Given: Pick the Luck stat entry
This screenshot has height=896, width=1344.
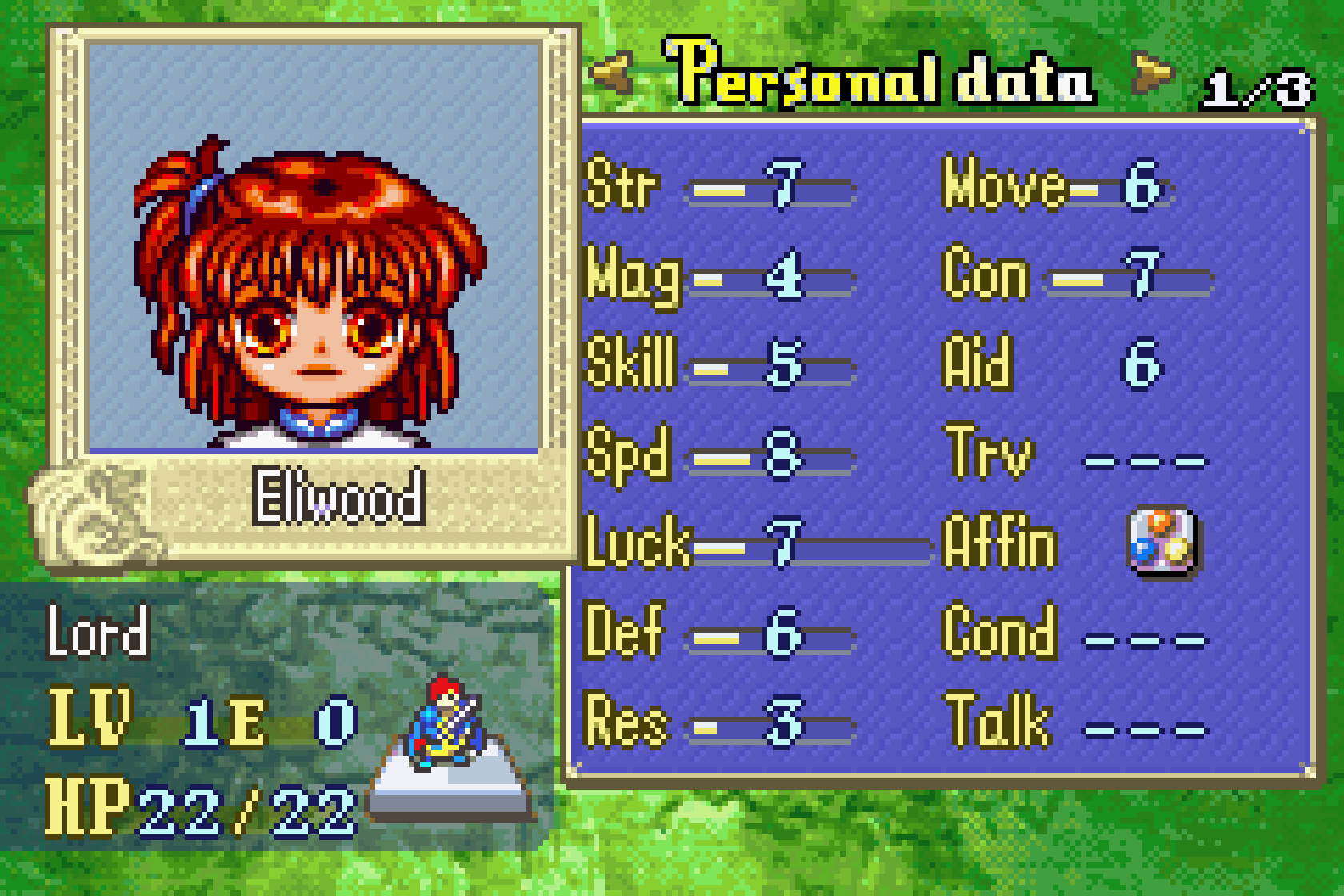Looking at the screenshot, I should click(x=720, y=544).
